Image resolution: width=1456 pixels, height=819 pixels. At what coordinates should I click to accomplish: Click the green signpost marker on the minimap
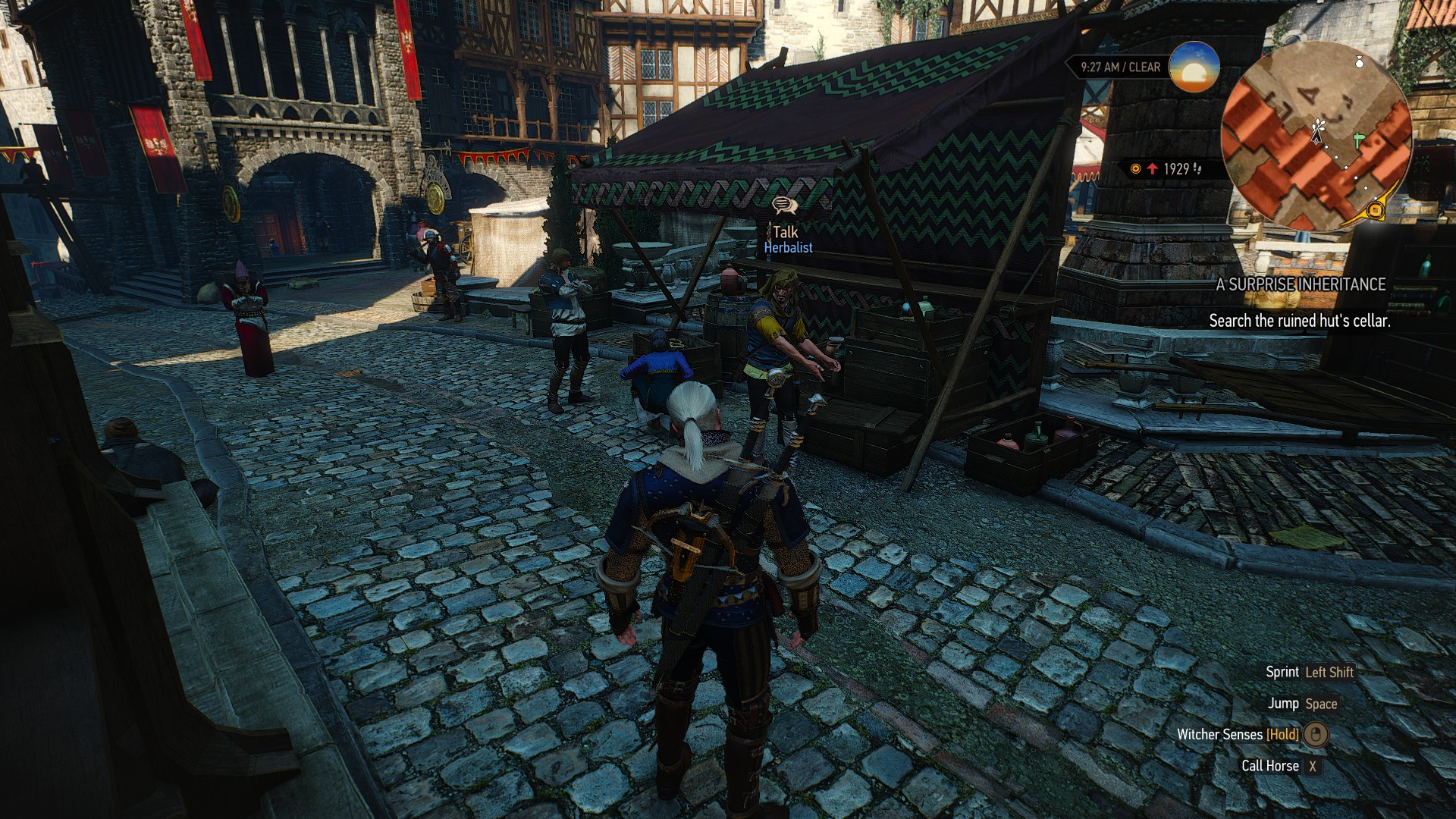(x=1358, y=141)
